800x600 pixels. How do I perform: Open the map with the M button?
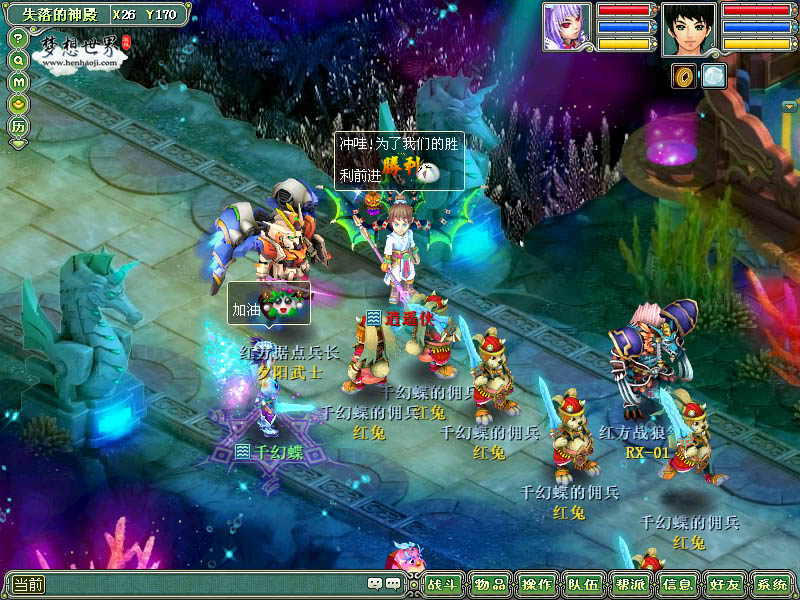point(18,82)
